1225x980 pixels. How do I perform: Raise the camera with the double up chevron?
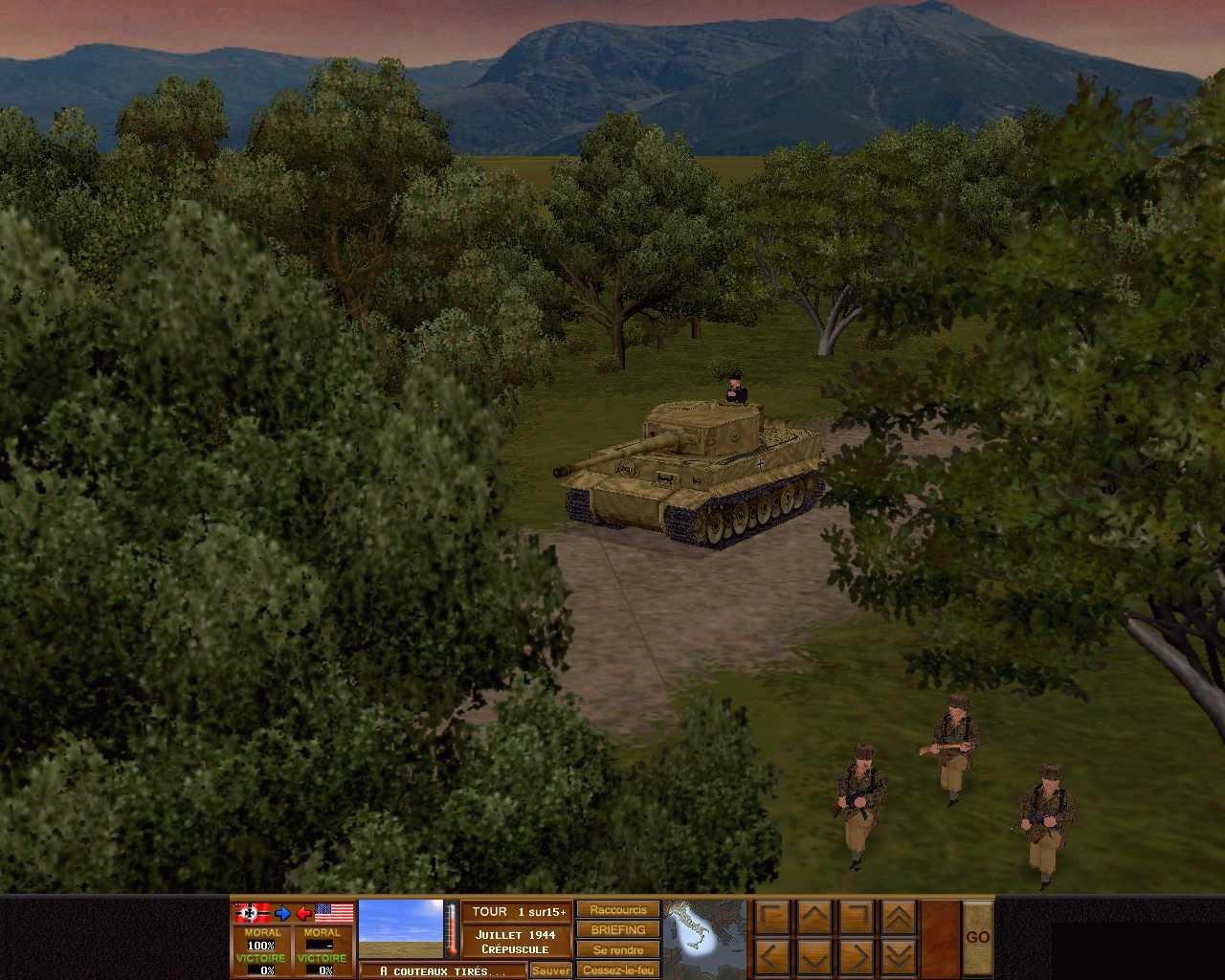tap(899, 917)
